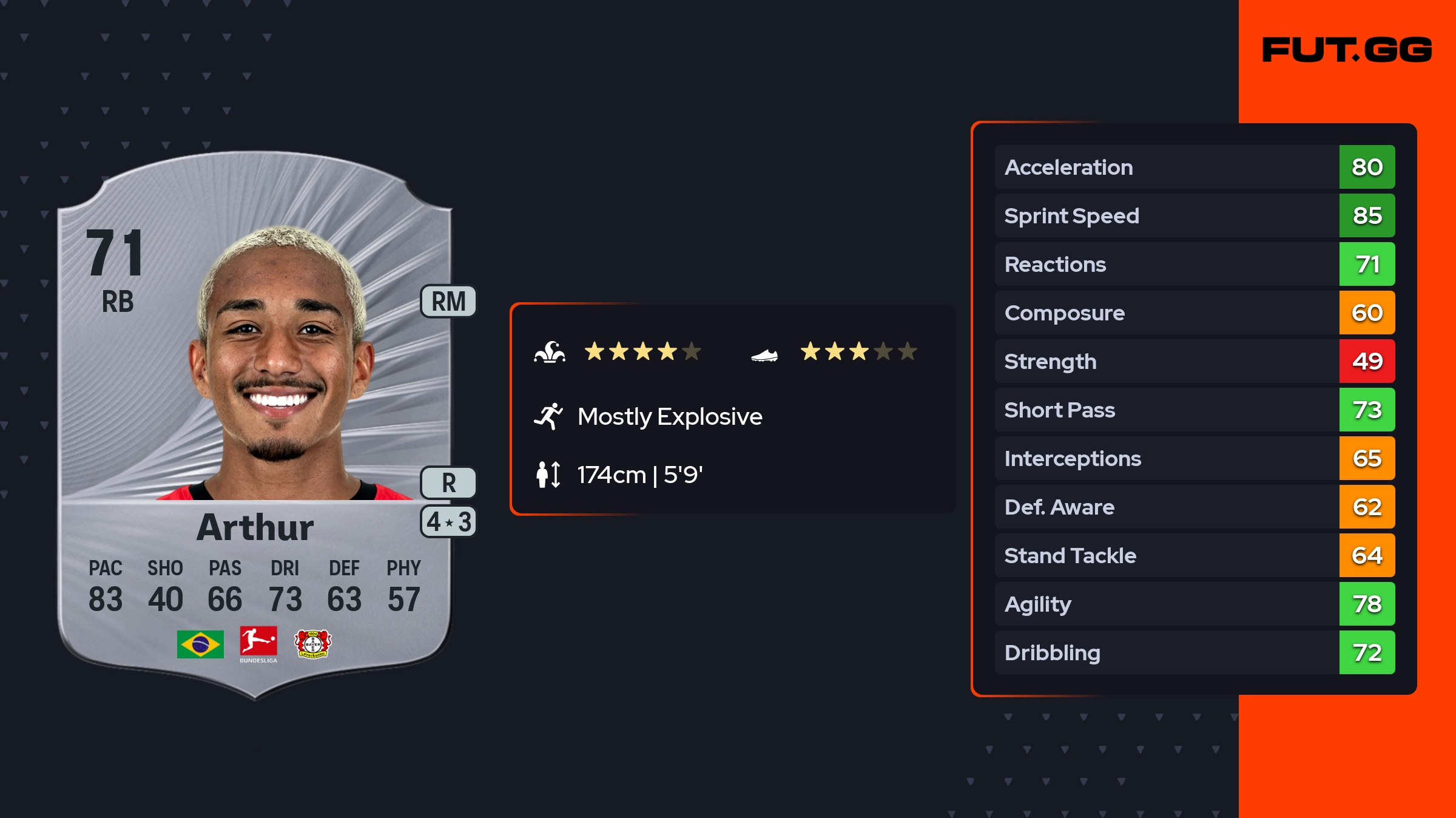1456x818 pixels.
Task: Click the Reactions stat row
Action: pyautogui.click(x=1194, y=264)
